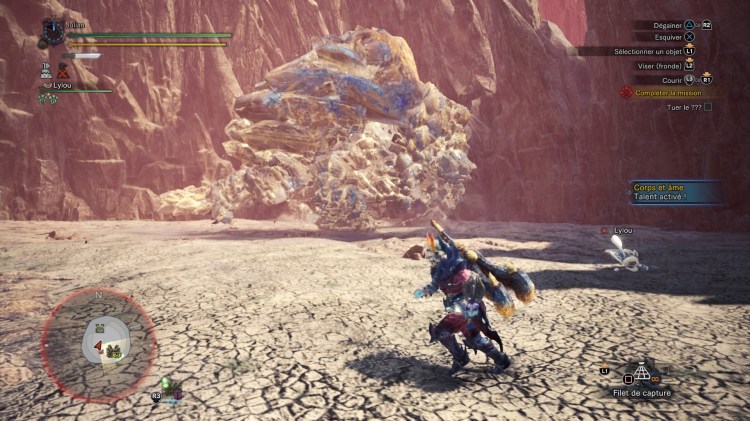Image resolution: width=750 pixels, height=421 pixels.
Task: Open the circular minimap
Action: 98,346
